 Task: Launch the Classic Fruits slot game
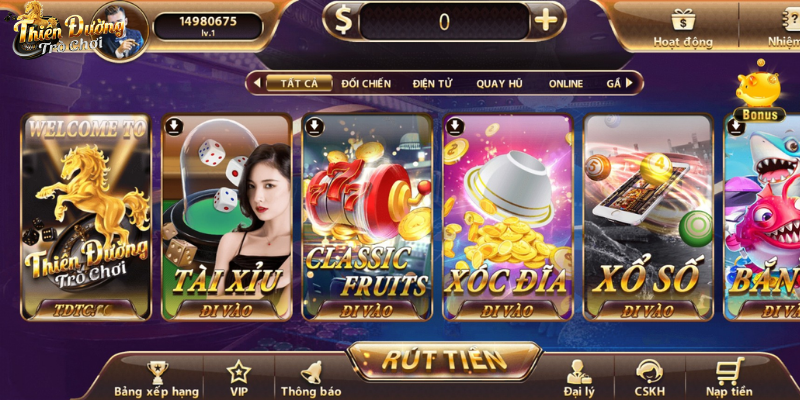pyautogui.click(x=367, y=216)
